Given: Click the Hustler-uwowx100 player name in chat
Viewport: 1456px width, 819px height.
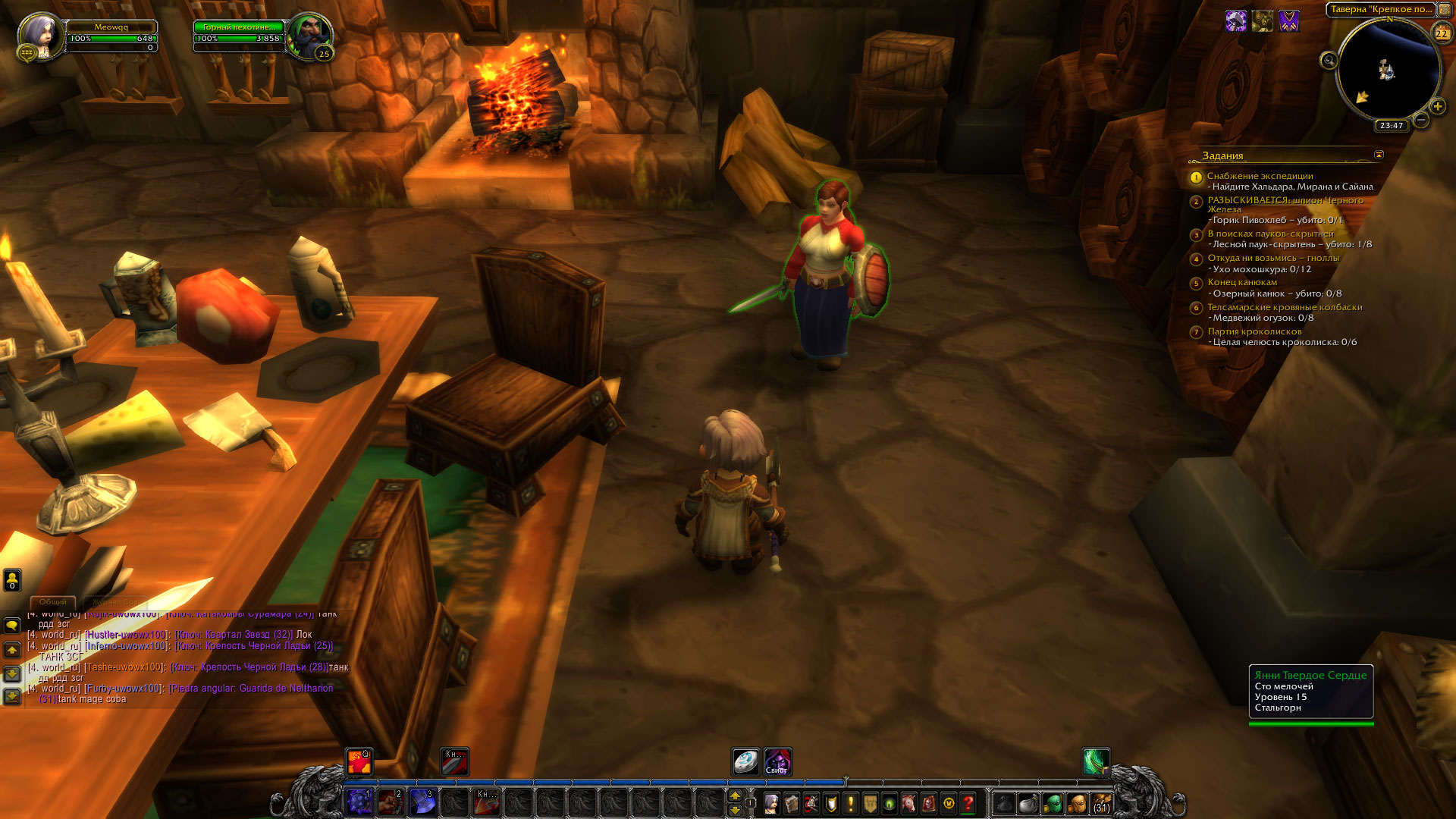Looking at the screenshot, I should (x=126, y=635).
